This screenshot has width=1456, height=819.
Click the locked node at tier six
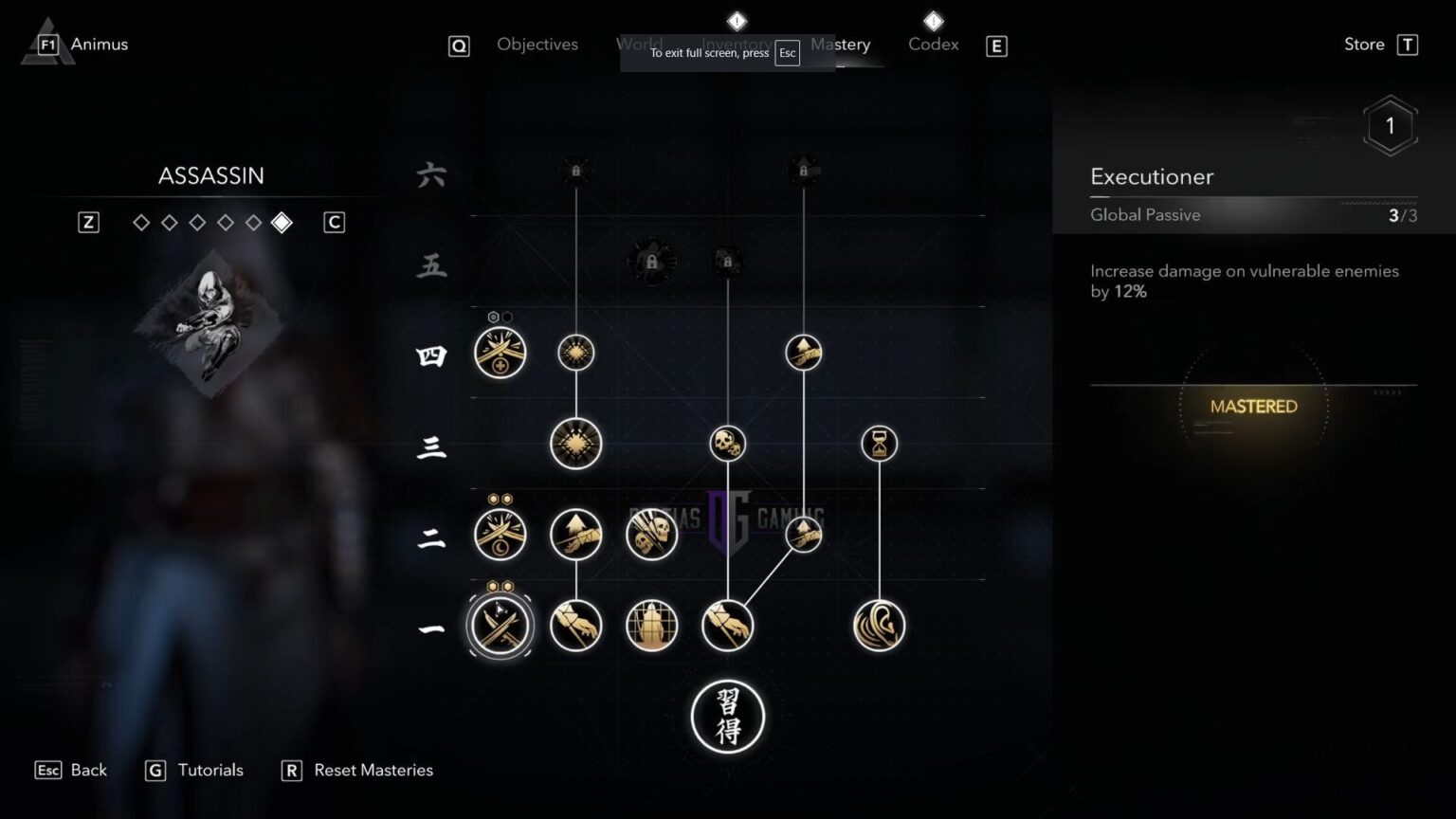pyautogui.click(x=575, y=171)
